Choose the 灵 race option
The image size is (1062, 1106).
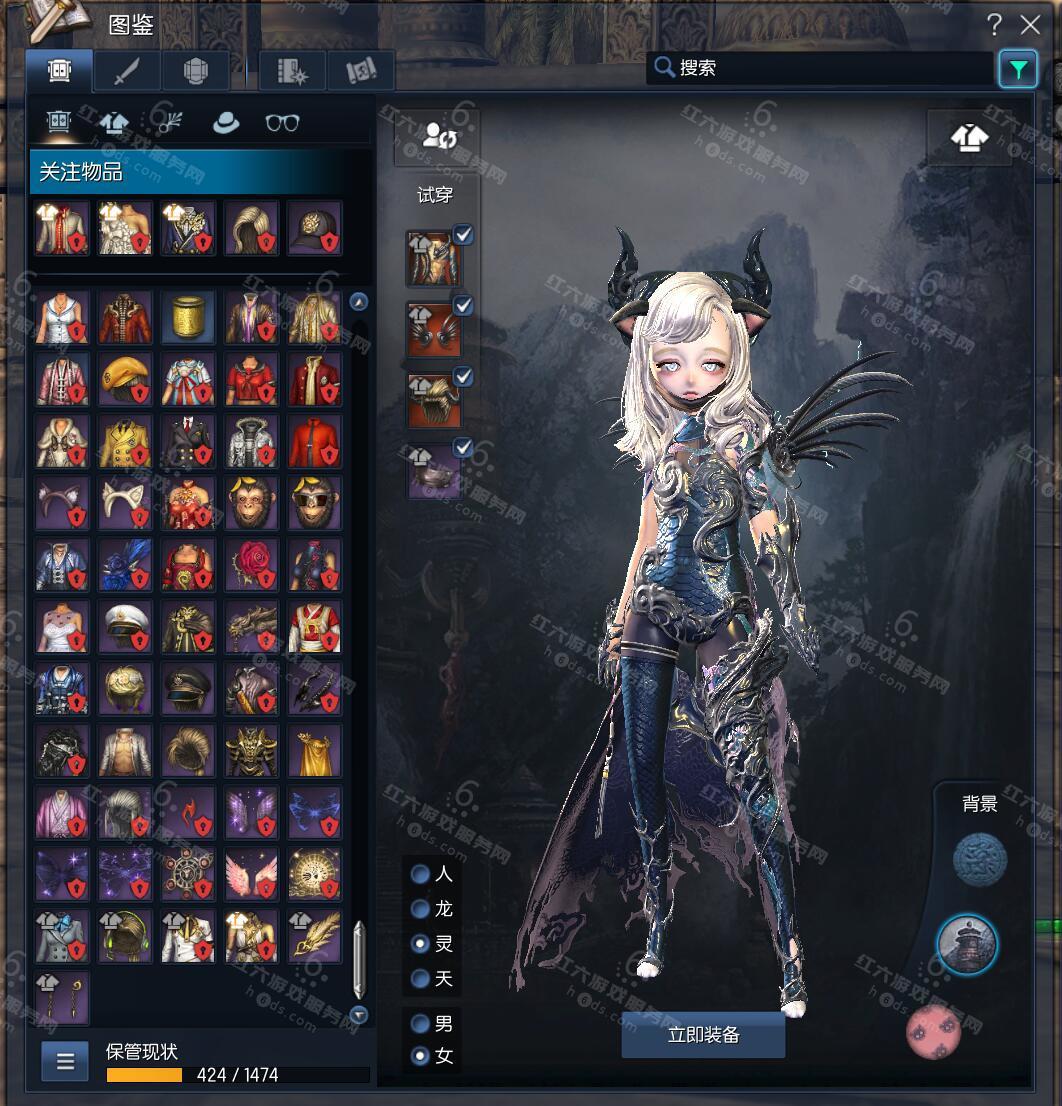coord(421,943)
